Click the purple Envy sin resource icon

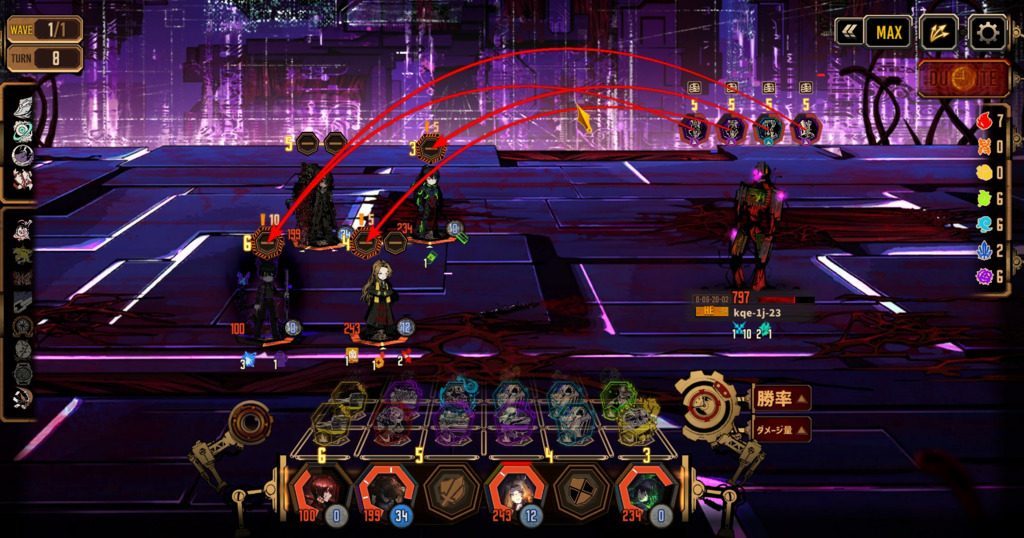coord(983,275)
